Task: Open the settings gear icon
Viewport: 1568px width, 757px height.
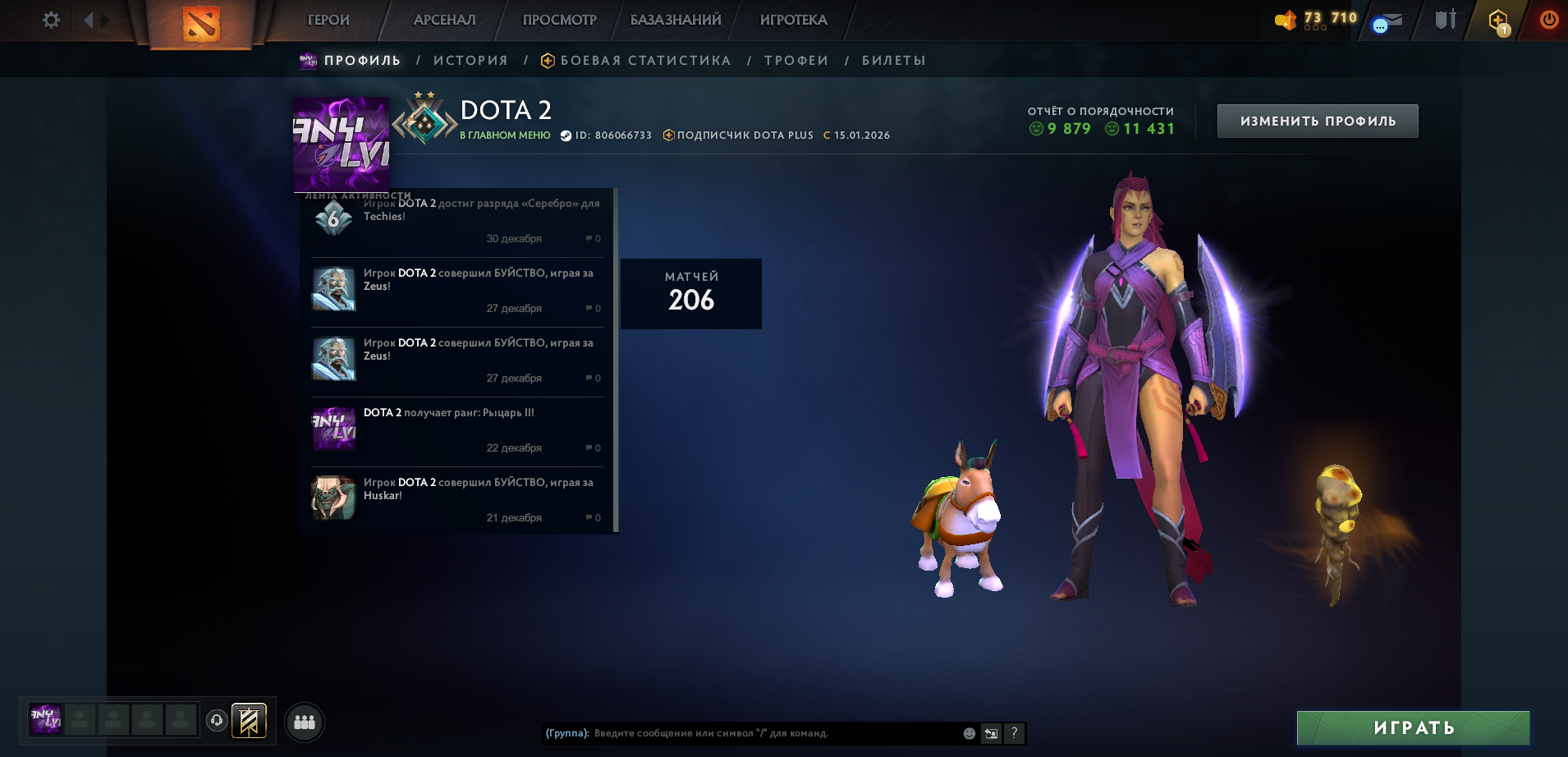Action: coord(51,21)
